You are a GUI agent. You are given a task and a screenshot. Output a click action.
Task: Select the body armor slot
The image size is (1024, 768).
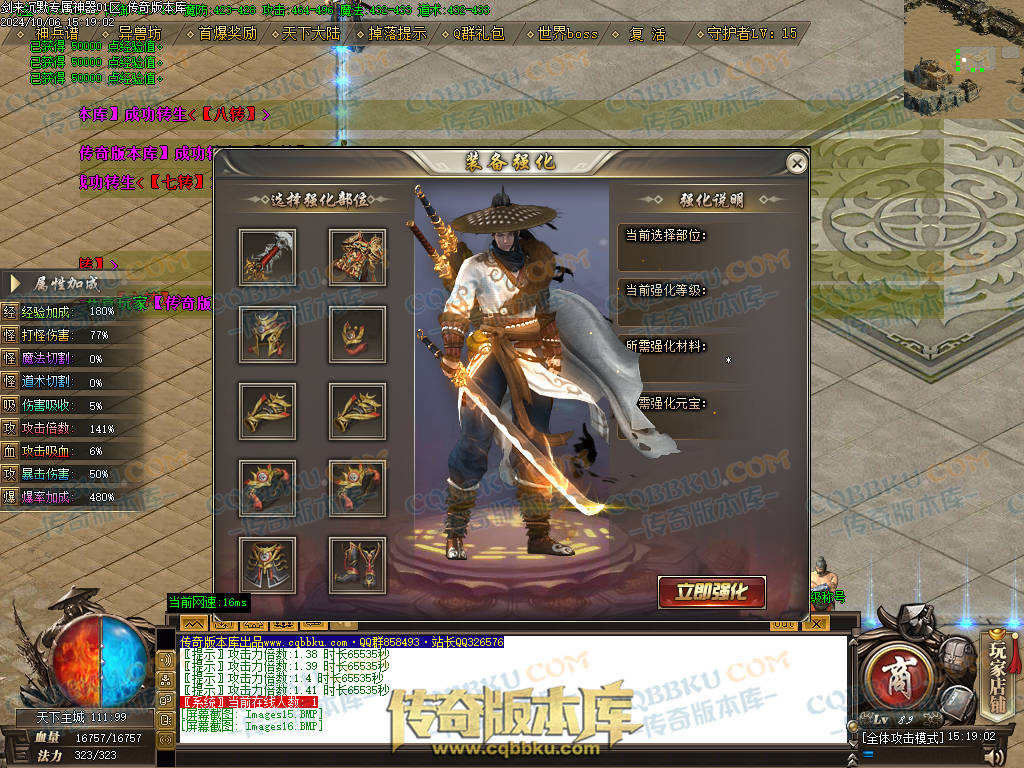point(357,257)
